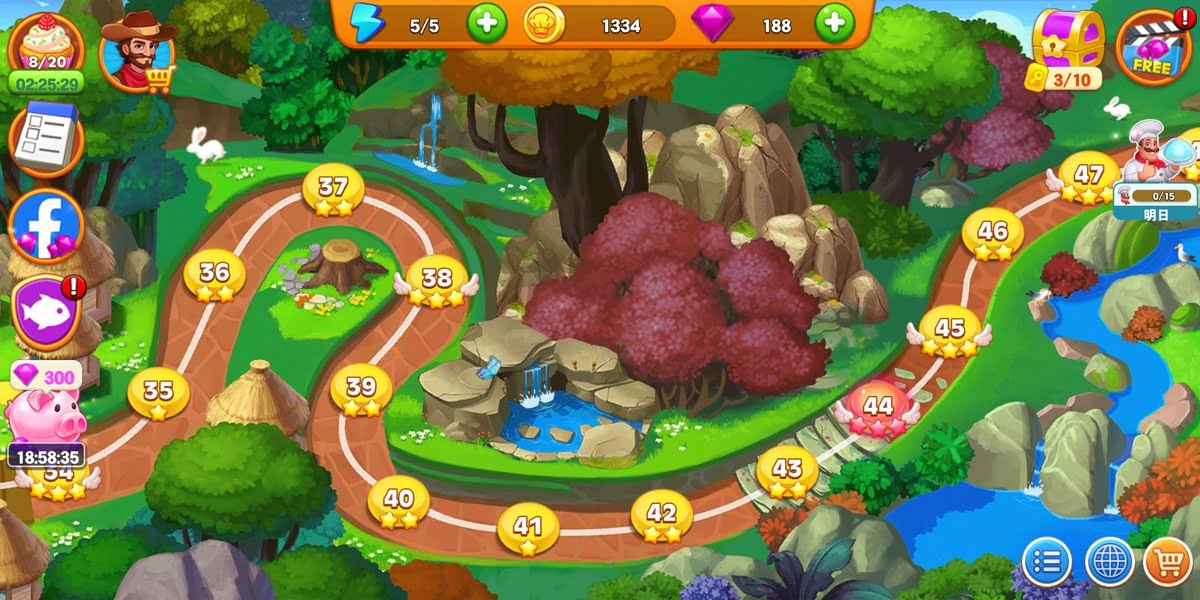Open the chef daily orders icon
Screen dimensions: 1200x600
point(1152,160)
